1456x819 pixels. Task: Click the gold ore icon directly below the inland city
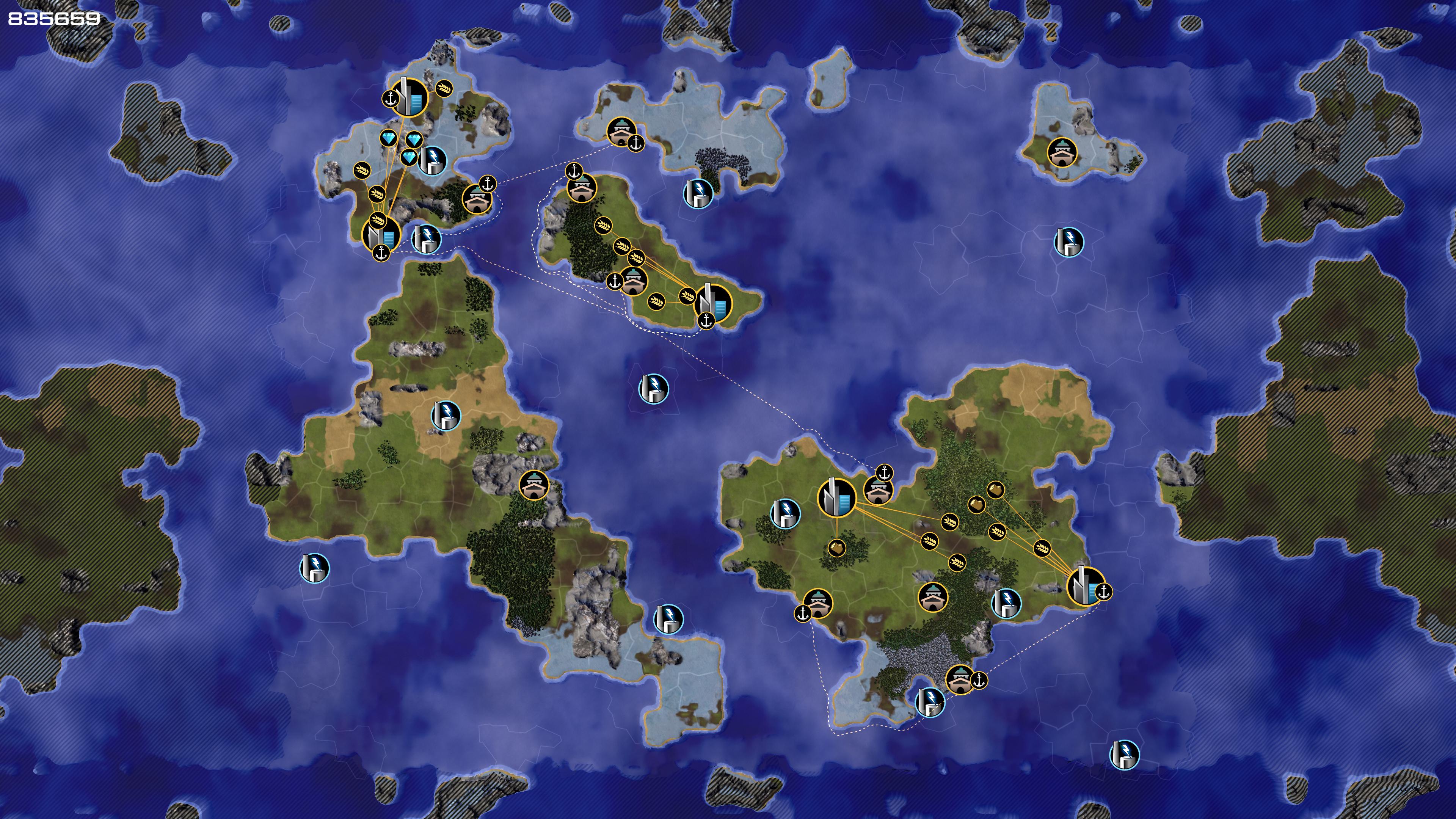point(836,547)
